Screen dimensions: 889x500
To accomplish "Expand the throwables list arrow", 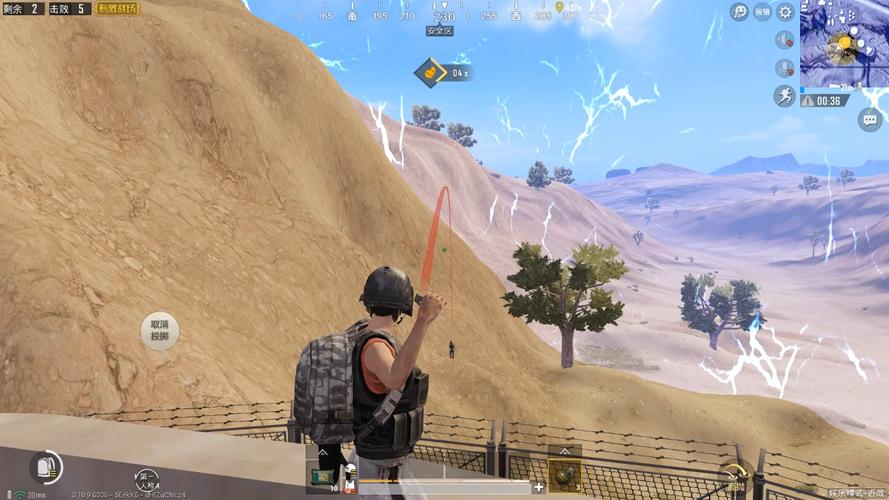I will [x=564, y=452].
